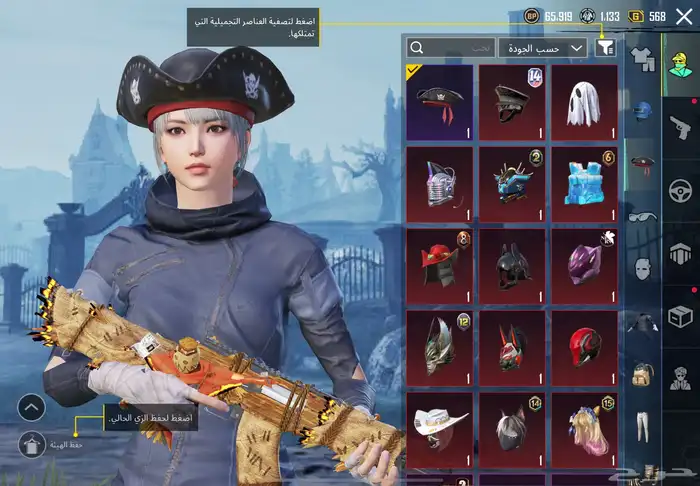
Task: Open the blue helmet category tab
Action: pyautogui.click(x=641, y=109)
